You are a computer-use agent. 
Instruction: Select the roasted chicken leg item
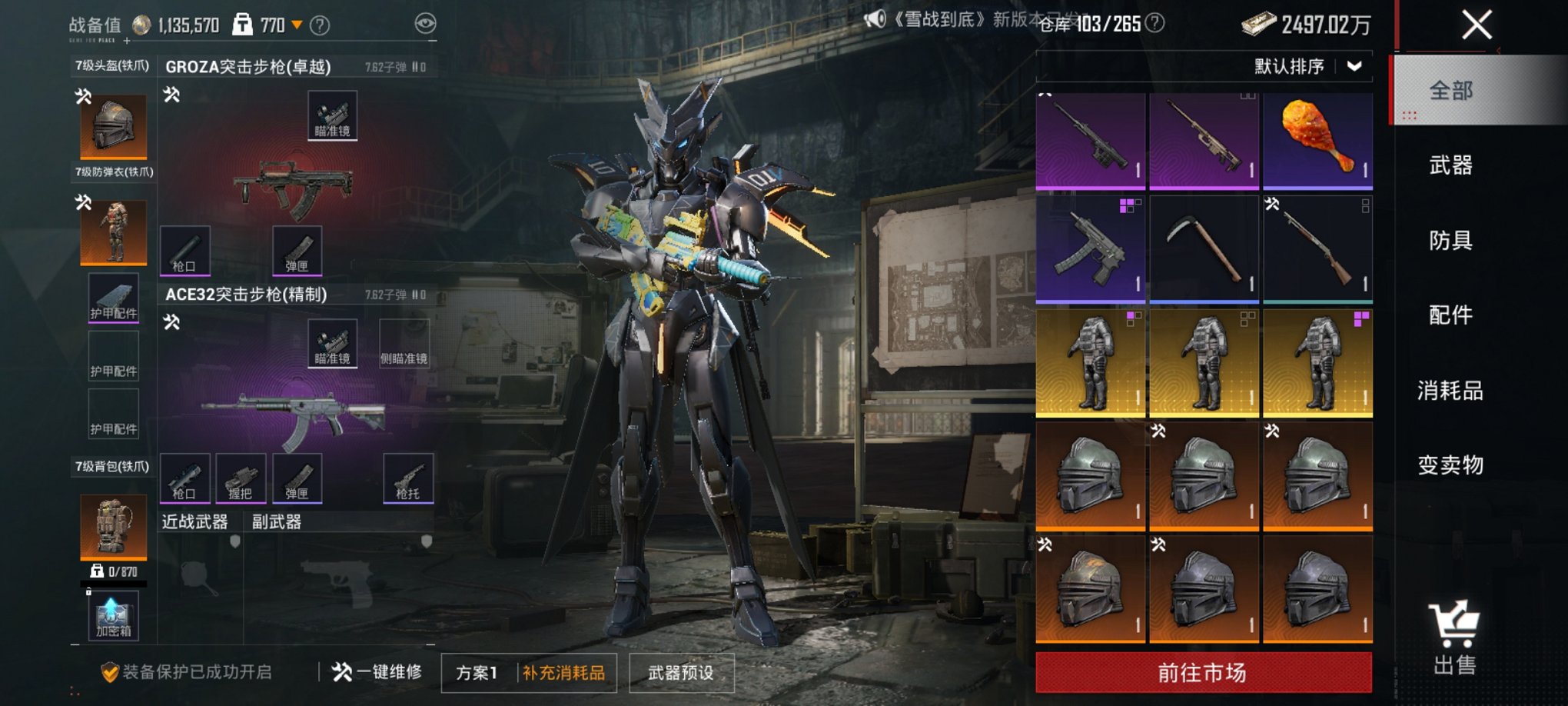click(1317, 140)
